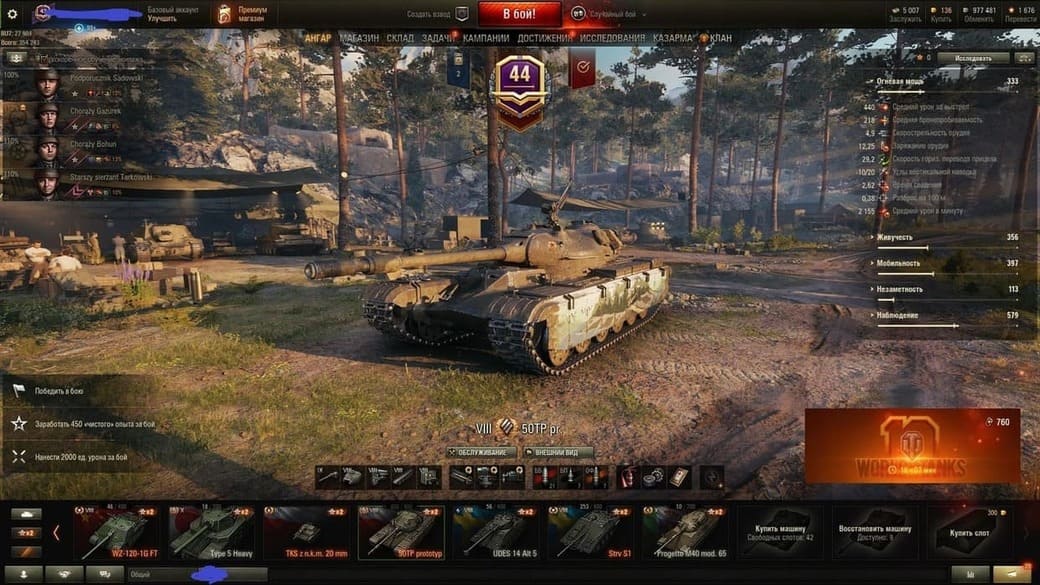Image resolution: width=1040 pixels, height=585 pixels.
Task: Click the Исследовать button
Action: point(973,58)
